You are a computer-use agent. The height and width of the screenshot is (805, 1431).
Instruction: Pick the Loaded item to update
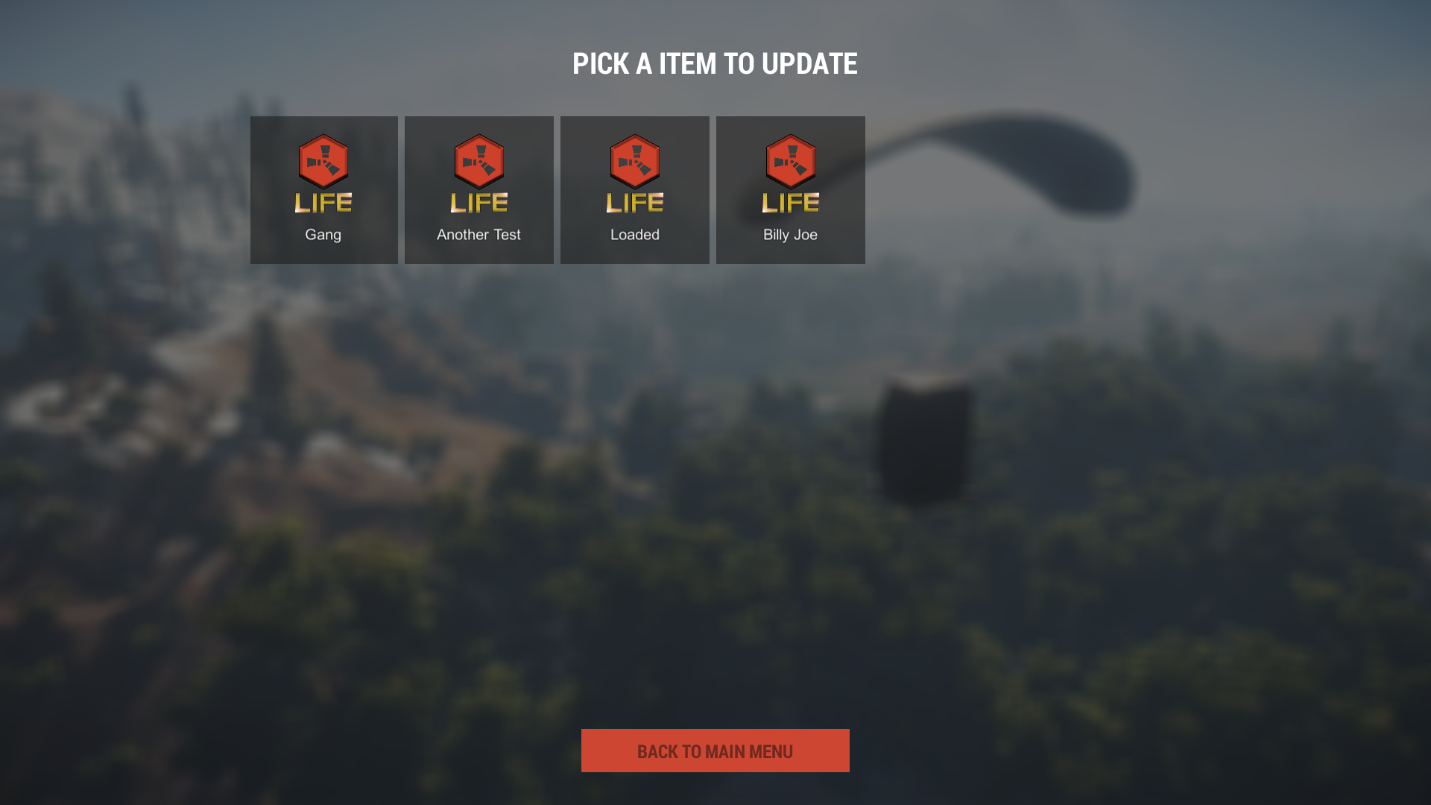635,190
